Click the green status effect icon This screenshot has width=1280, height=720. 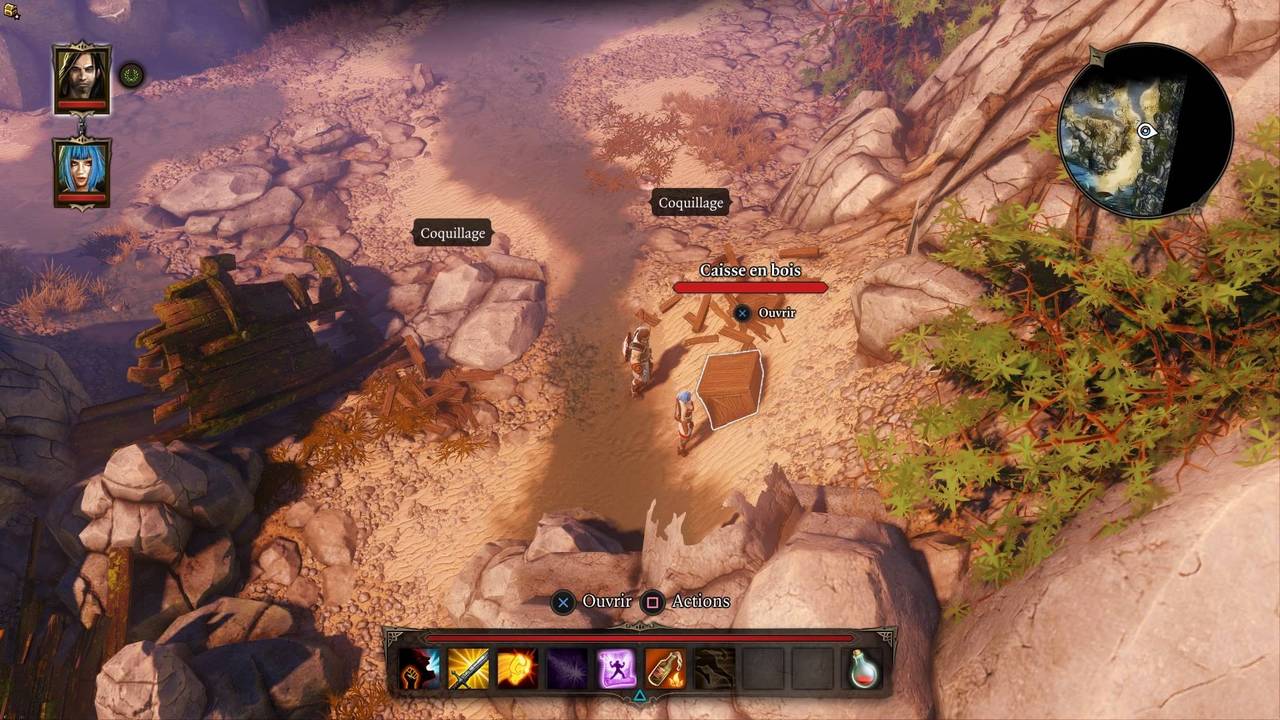coord(131,74)
